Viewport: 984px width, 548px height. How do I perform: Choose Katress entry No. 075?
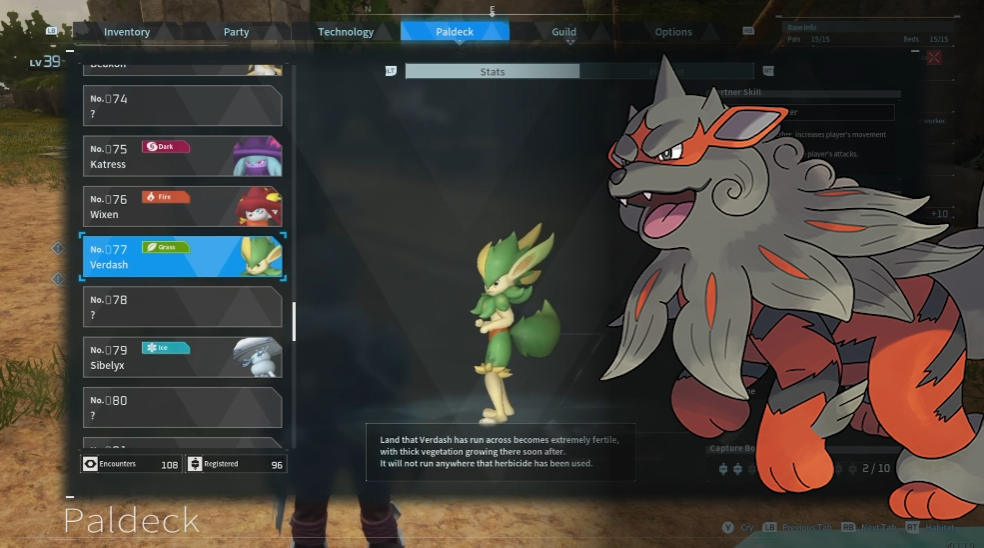click(x=182, y=157)
